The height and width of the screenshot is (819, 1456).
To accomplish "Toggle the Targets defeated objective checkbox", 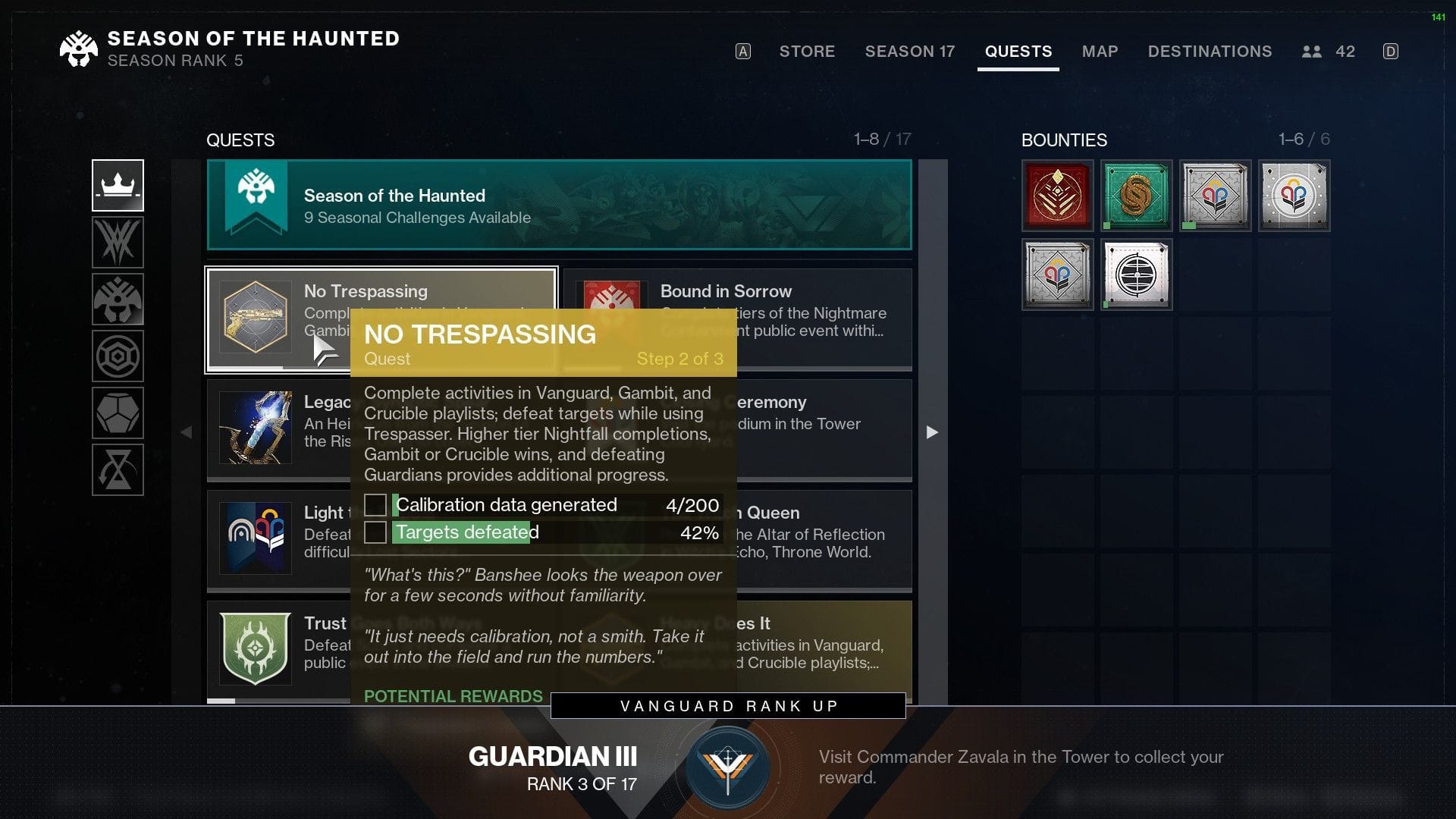I will [377, 532].
